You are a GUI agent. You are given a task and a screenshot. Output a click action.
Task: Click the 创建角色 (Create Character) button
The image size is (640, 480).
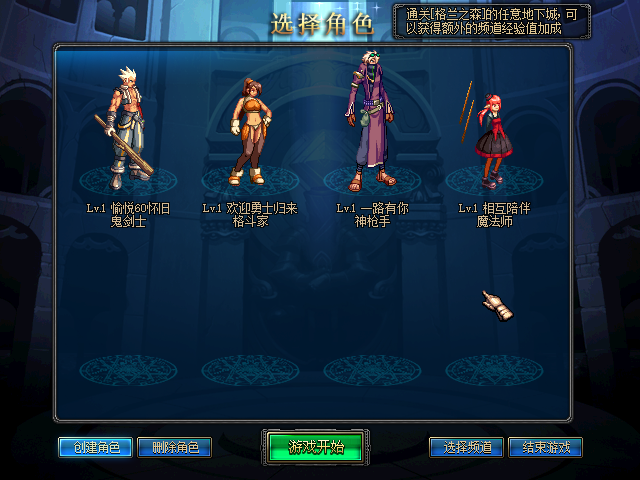[x=95, y=447]
